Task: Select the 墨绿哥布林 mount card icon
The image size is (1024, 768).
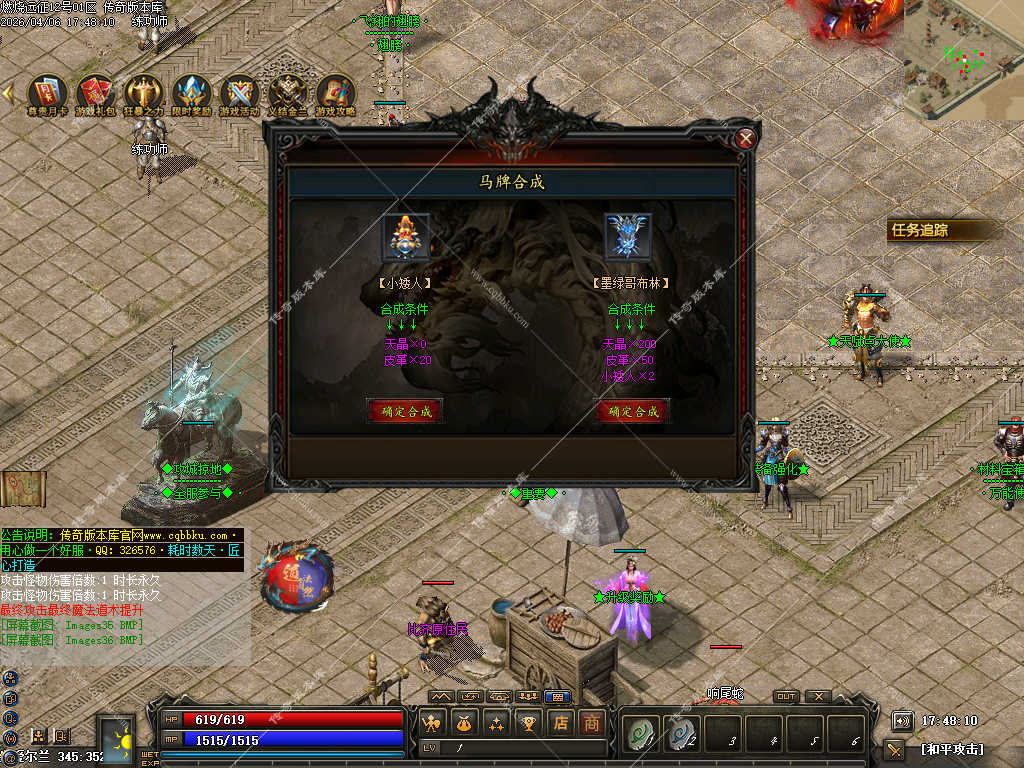Action: click(x=628, y=237)
